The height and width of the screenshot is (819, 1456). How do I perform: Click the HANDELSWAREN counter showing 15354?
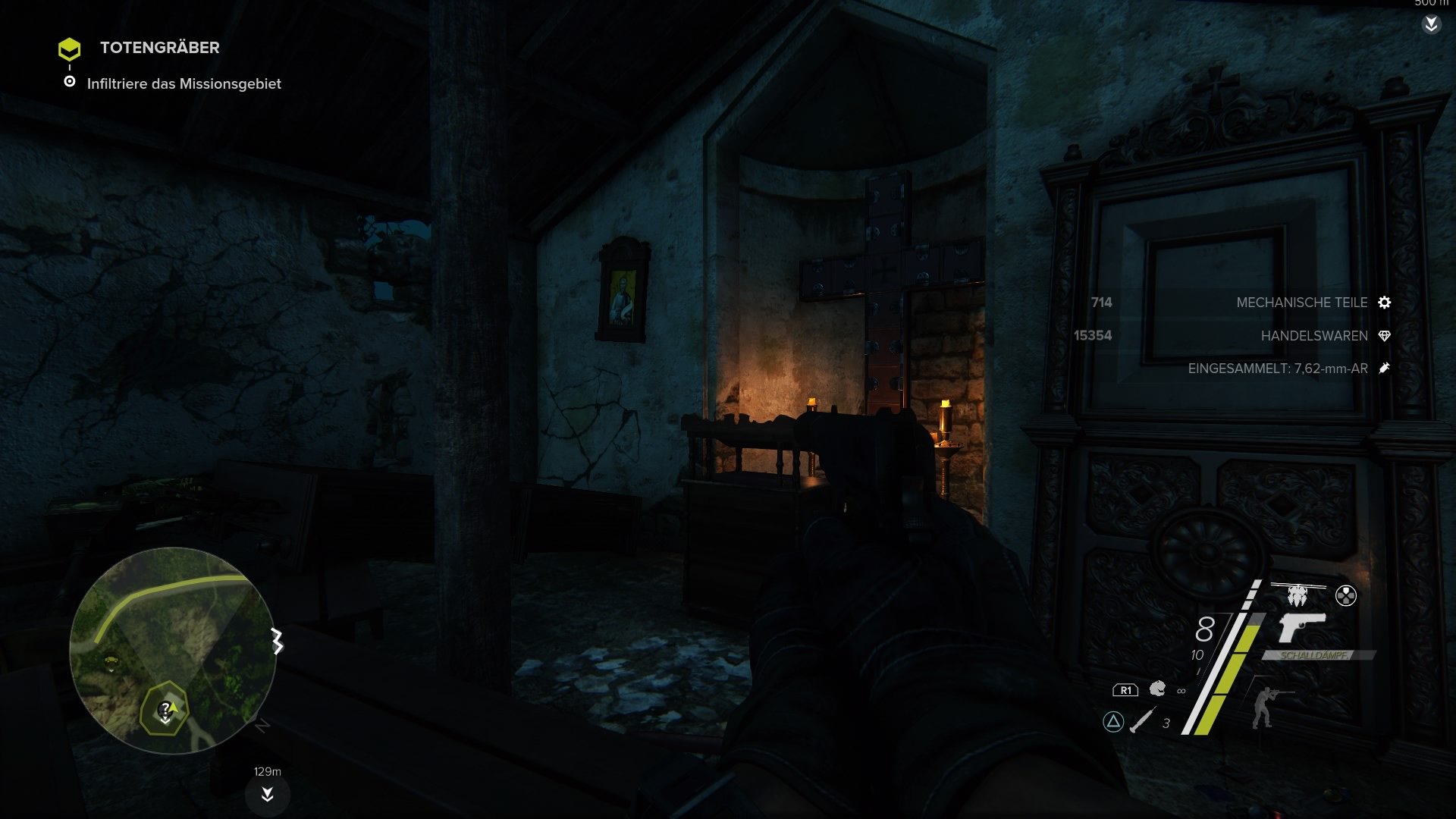(1092, 335)
